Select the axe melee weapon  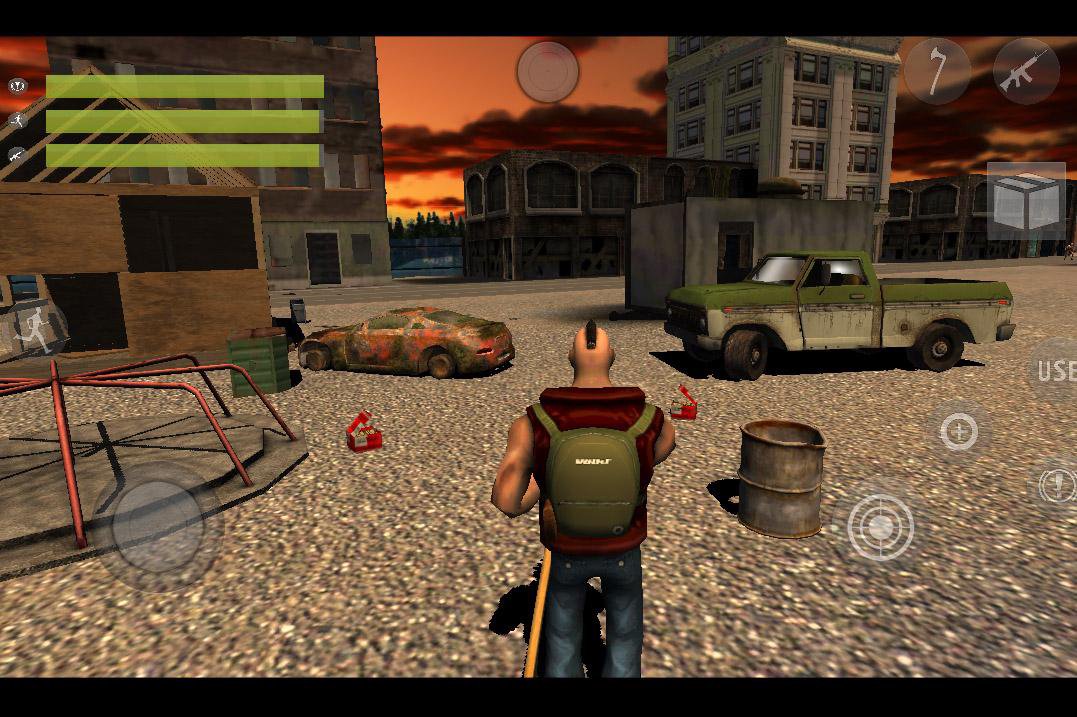pyautogui.click(x=937, y=71)
